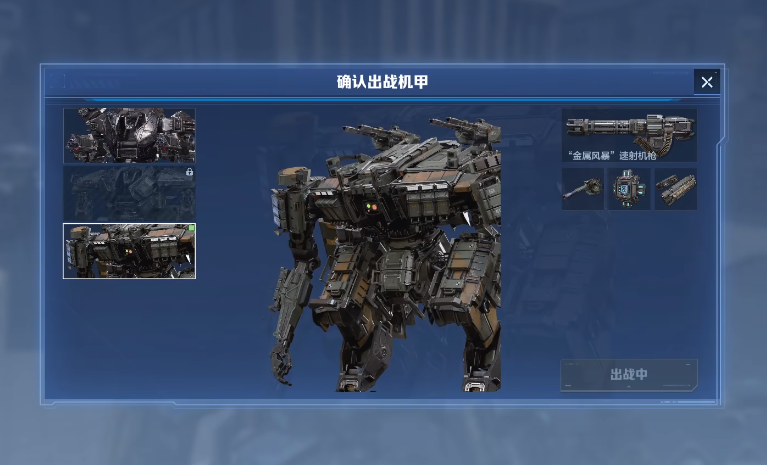
Task: Select the dark gray mech thumbnail
Action: [129, 135]
